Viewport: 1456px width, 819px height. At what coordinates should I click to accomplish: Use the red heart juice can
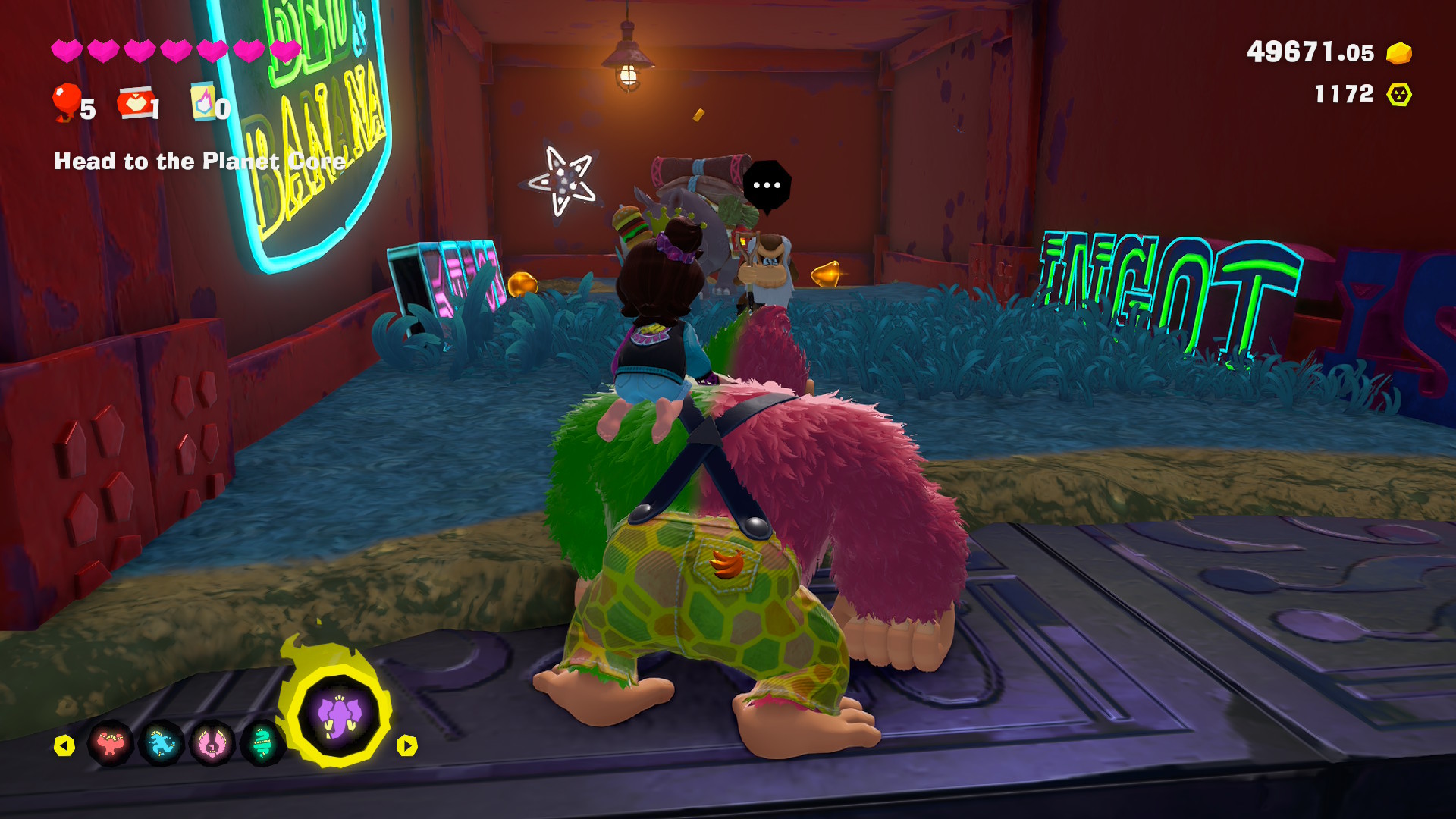click(136, 103)
